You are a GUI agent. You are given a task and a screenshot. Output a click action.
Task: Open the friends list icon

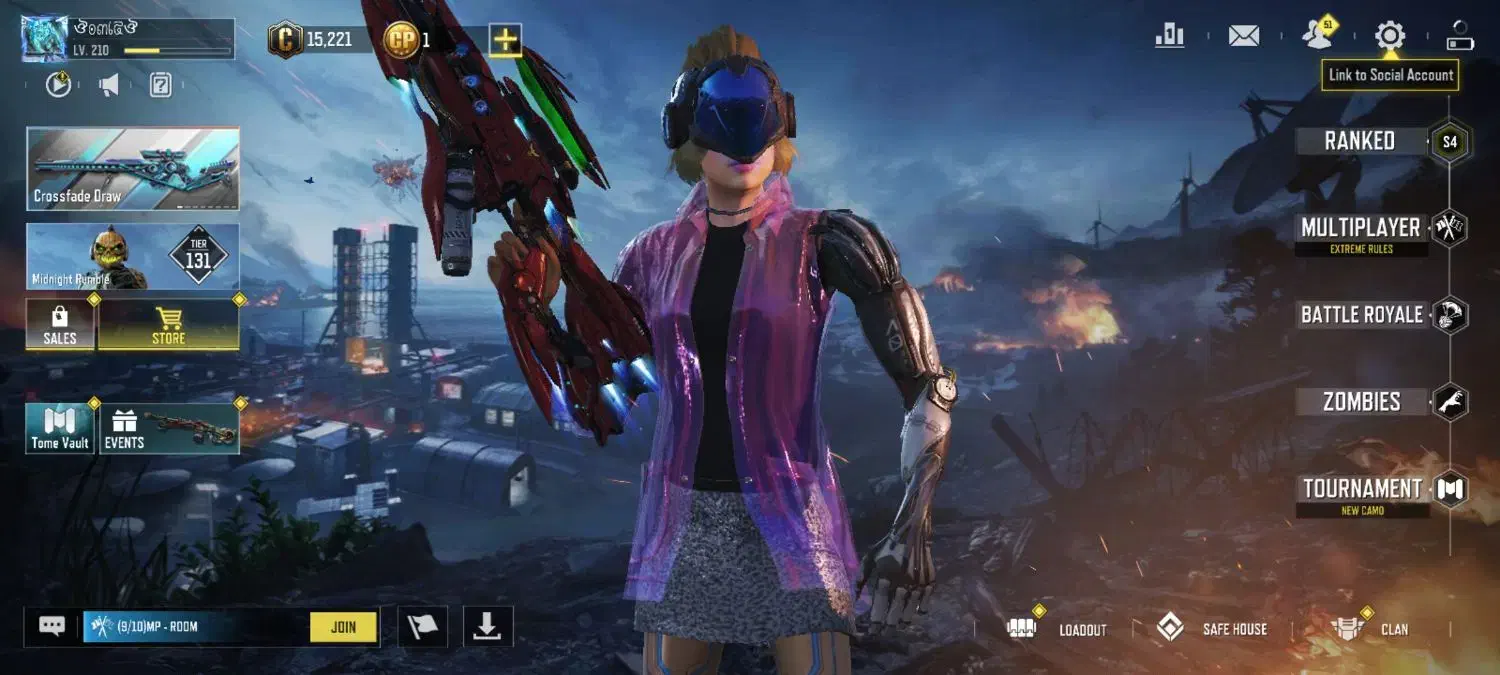point(1317,36)
